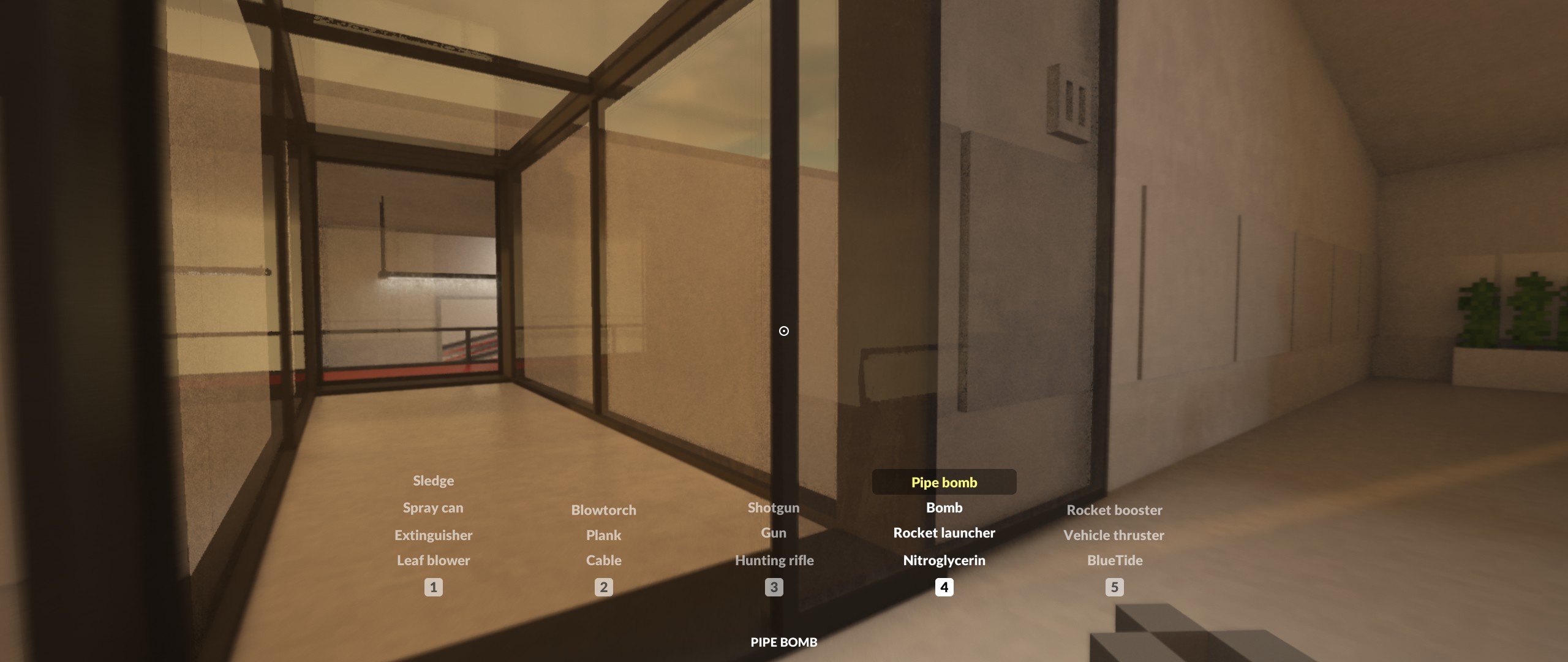Select the Sledge tool
1568x662 pixels.
433,481
